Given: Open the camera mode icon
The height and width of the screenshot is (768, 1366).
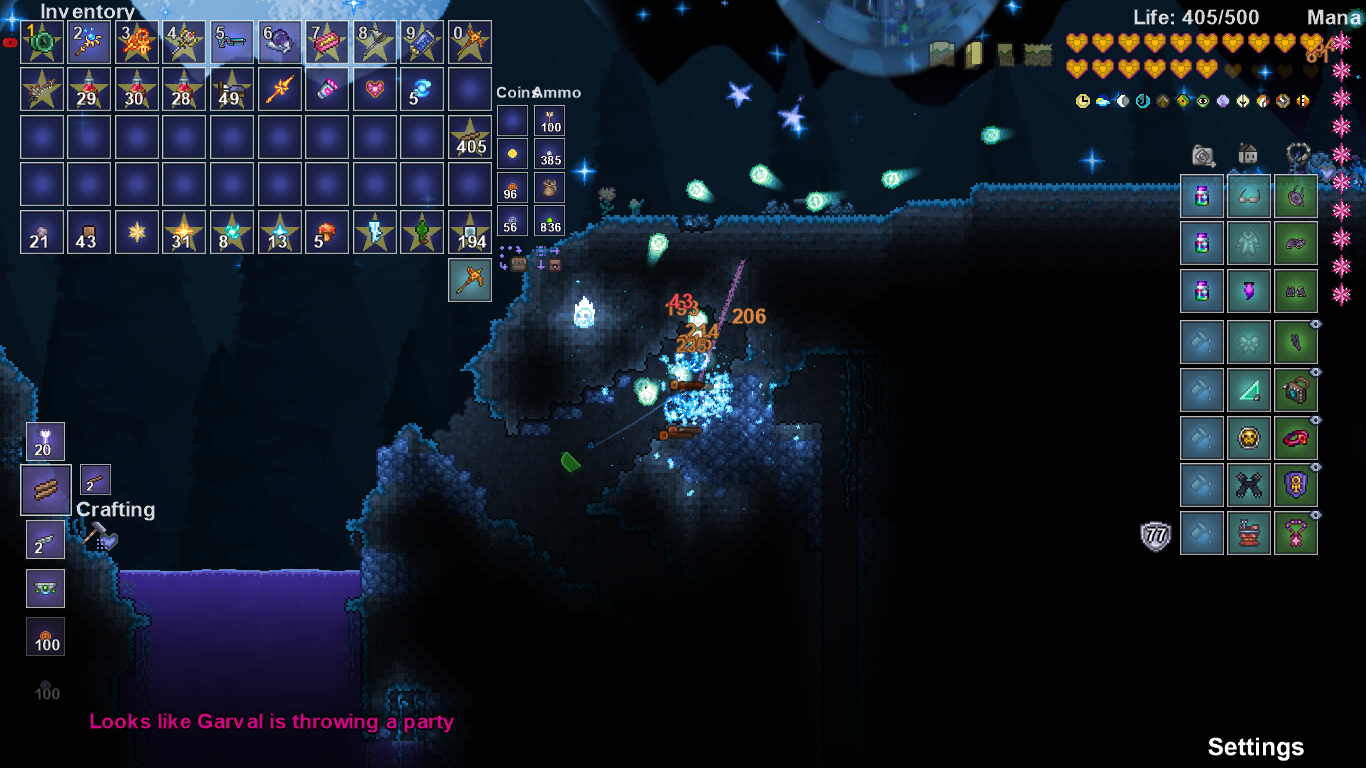Looking at the screenshot, I should (1203, 155).
